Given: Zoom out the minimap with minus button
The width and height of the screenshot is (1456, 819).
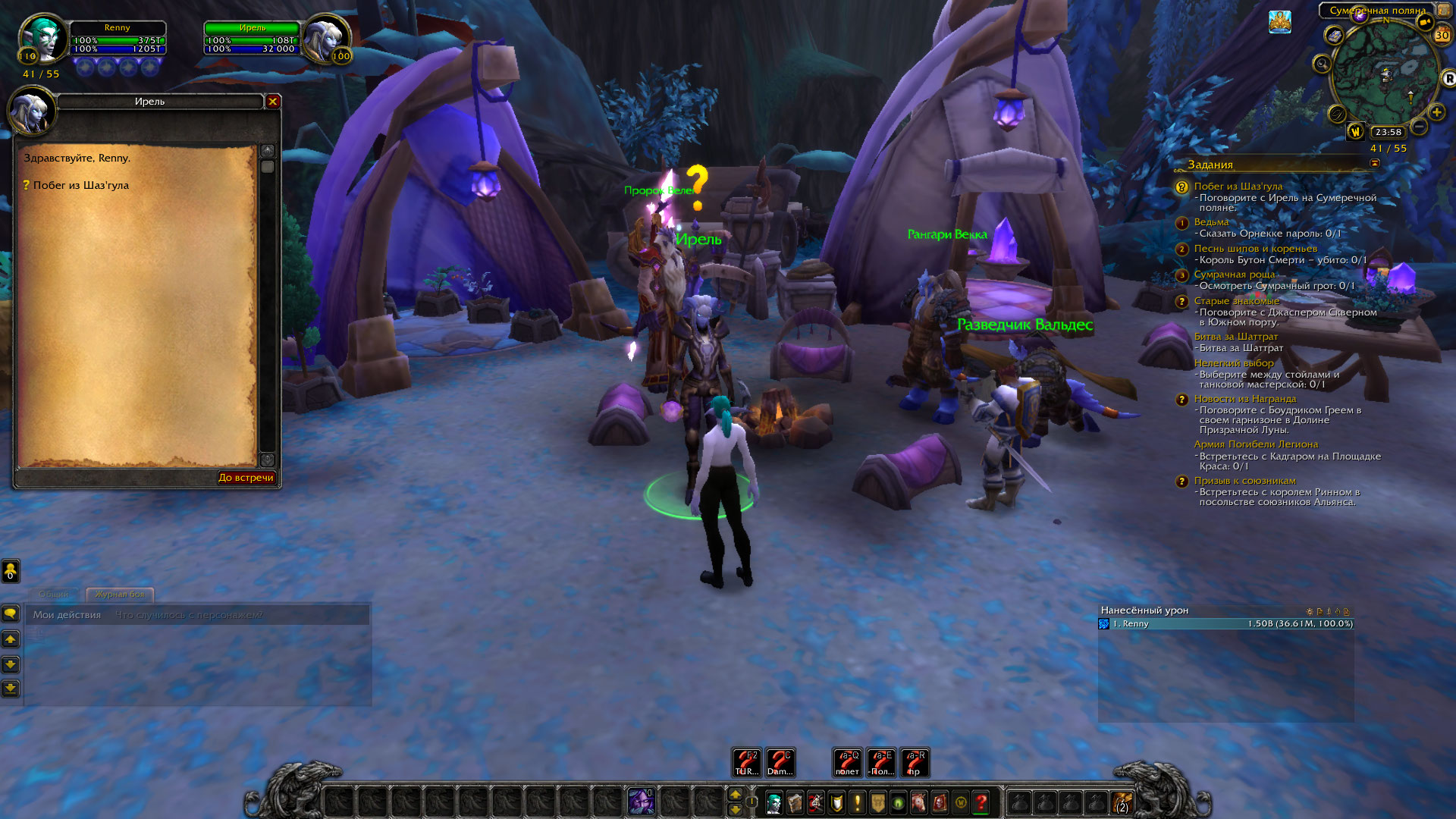Looking at the screenshot, I should 1419,127.
